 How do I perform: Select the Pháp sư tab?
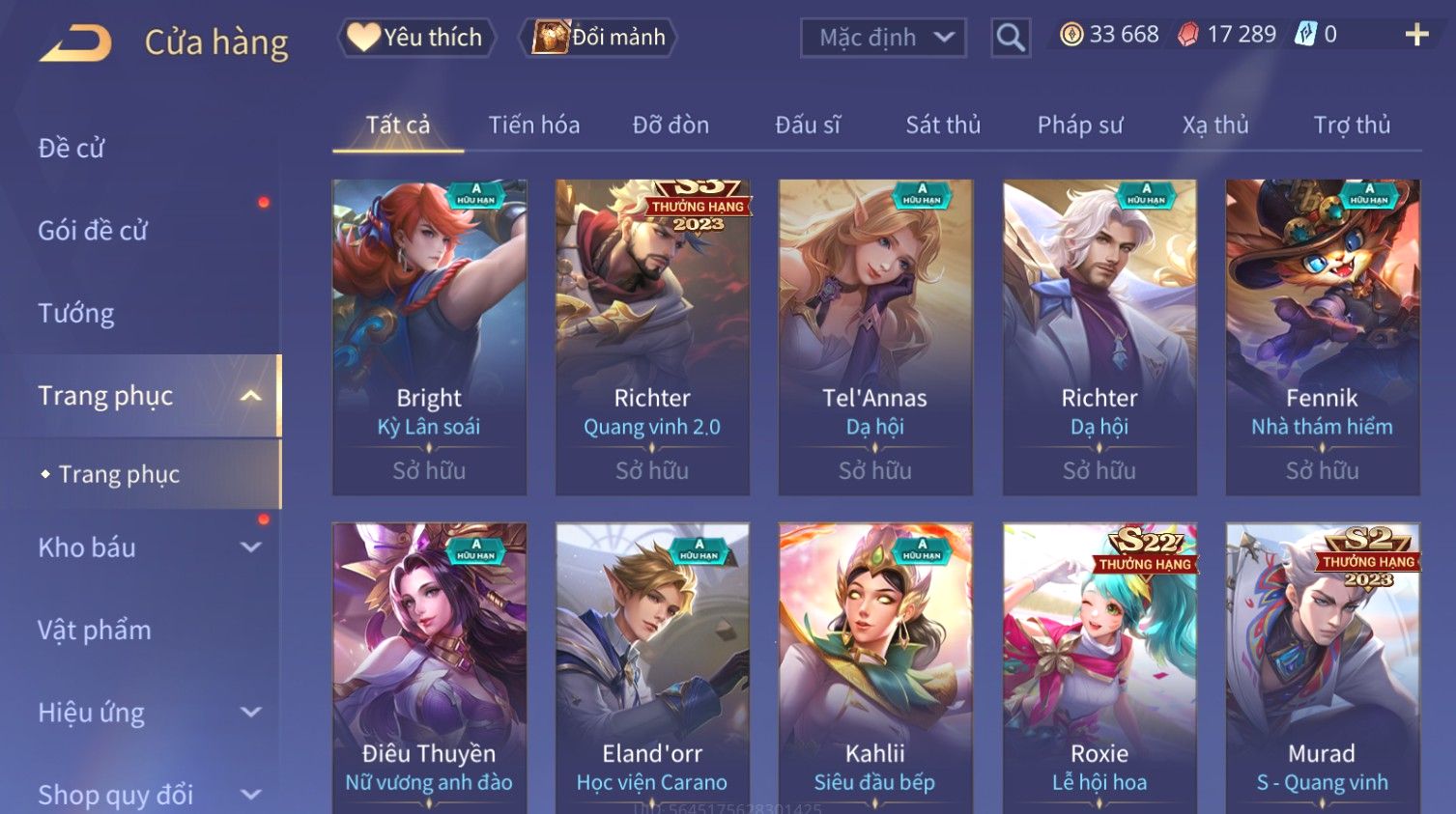(x=1080, y=125)
